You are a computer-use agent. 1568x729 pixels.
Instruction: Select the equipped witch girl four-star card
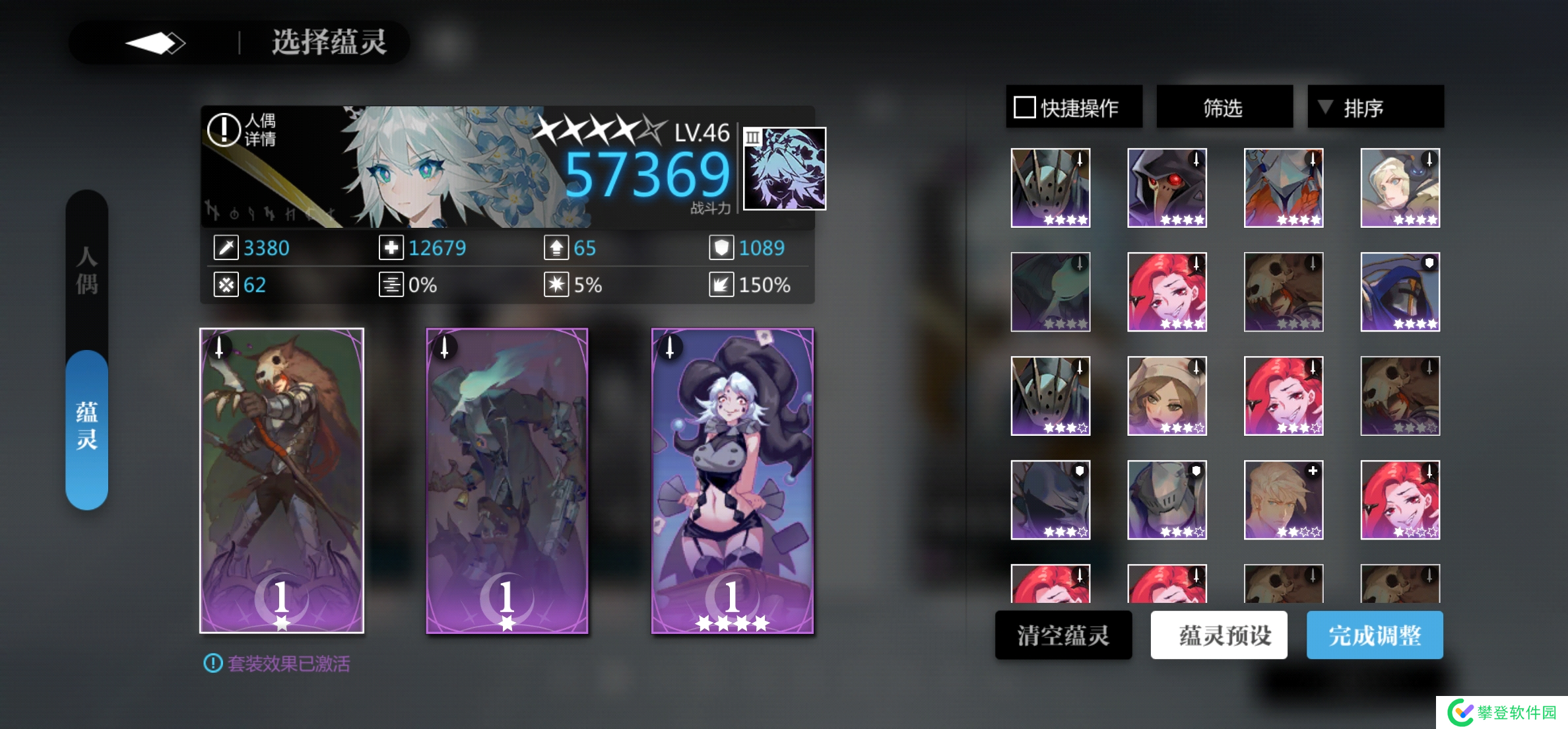coord(733,480)
